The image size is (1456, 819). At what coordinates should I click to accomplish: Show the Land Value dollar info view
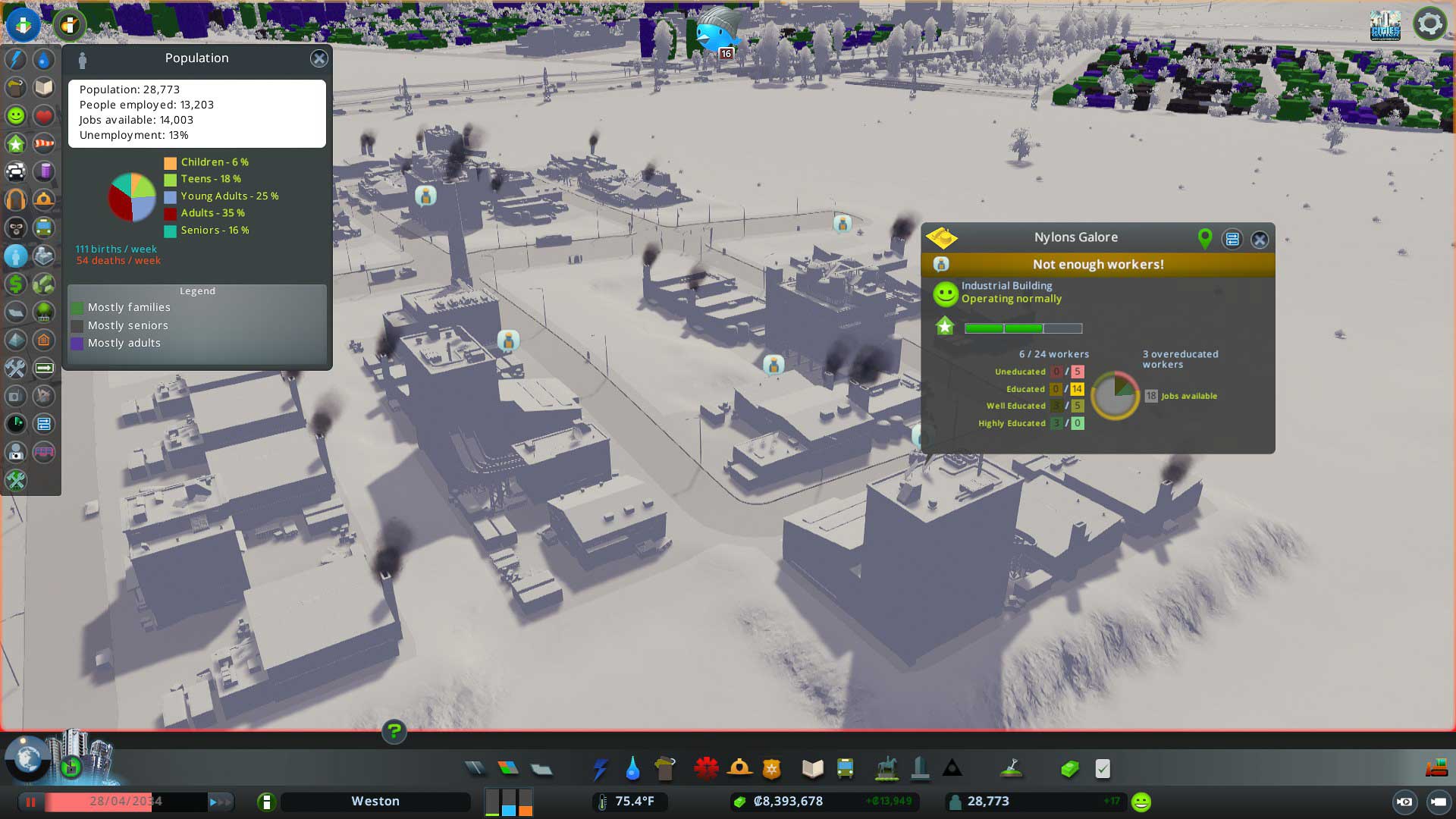[16, 284]
